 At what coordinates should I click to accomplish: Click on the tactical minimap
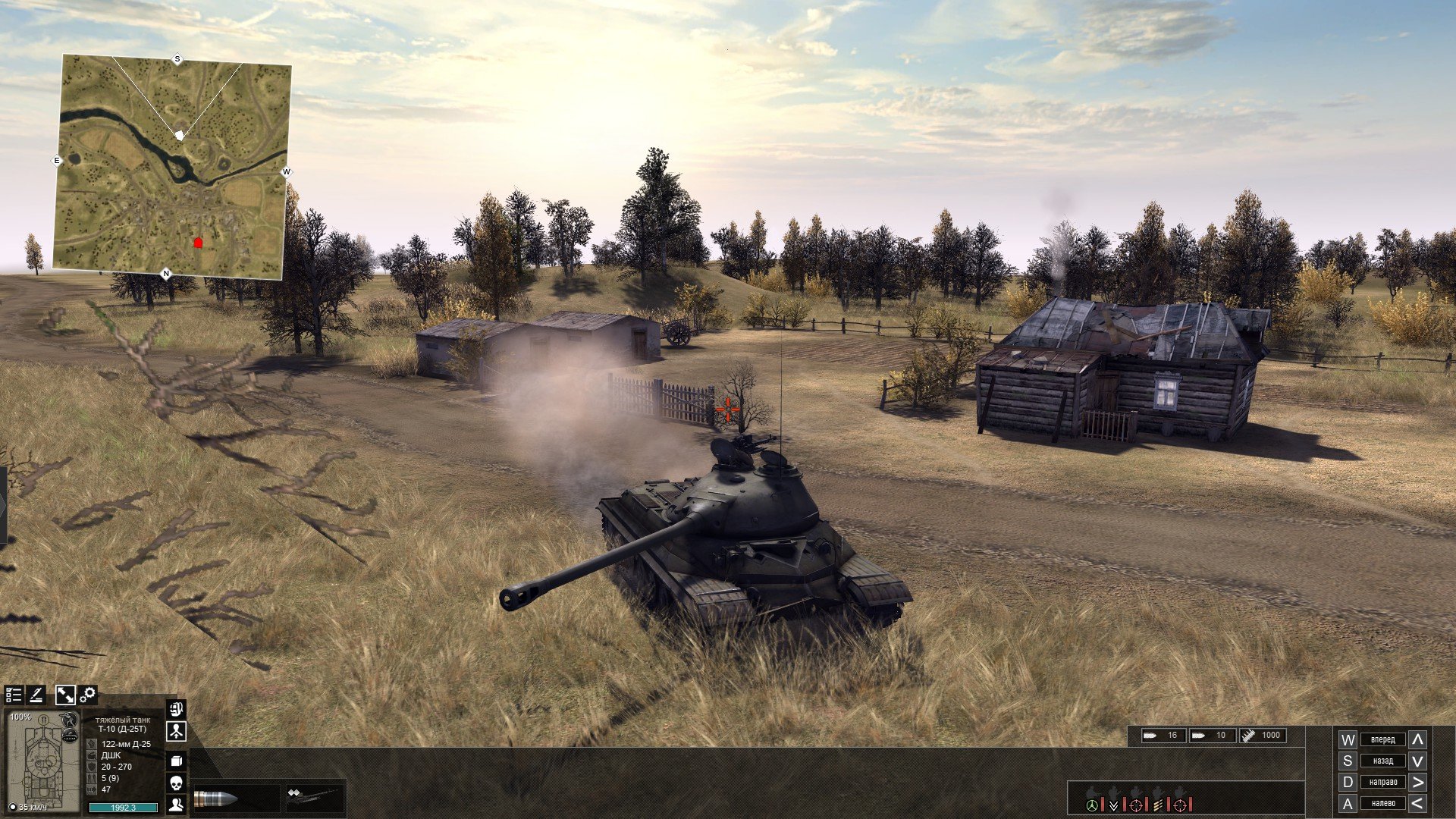click(x=171, y=163)
